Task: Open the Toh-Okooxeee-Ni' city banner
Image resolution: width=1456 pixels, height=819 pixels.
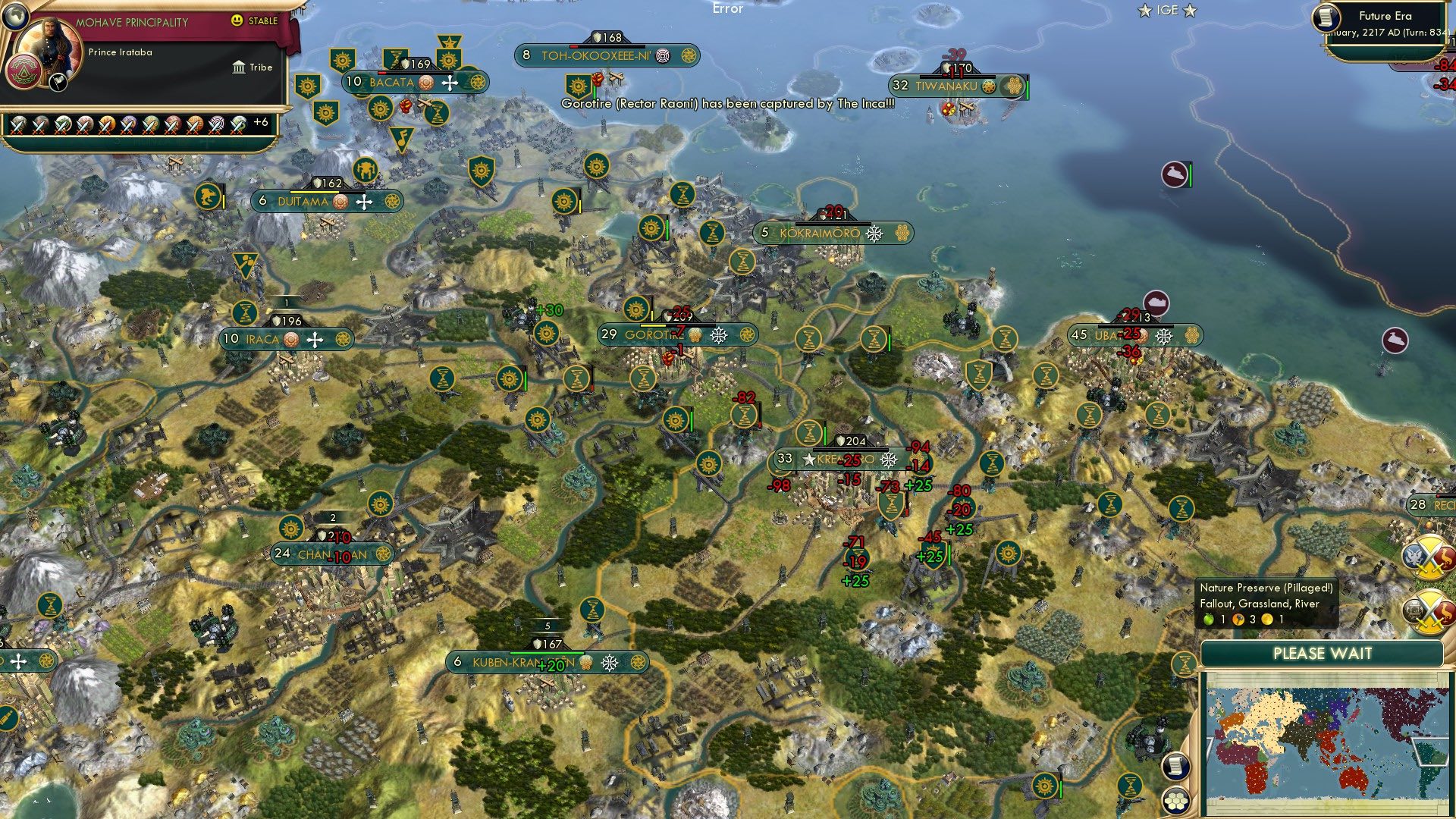Action: [x=583, y=56]
